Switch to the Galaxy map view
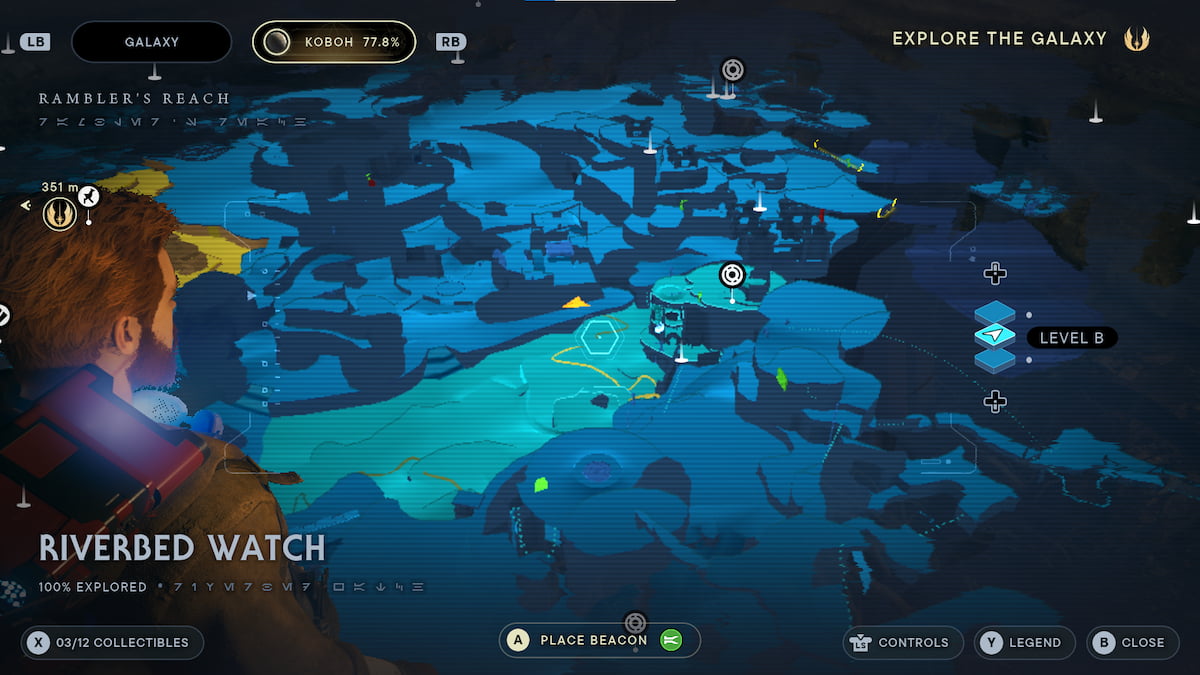Viewport: 1200px width, 675px height. (152, 42)
